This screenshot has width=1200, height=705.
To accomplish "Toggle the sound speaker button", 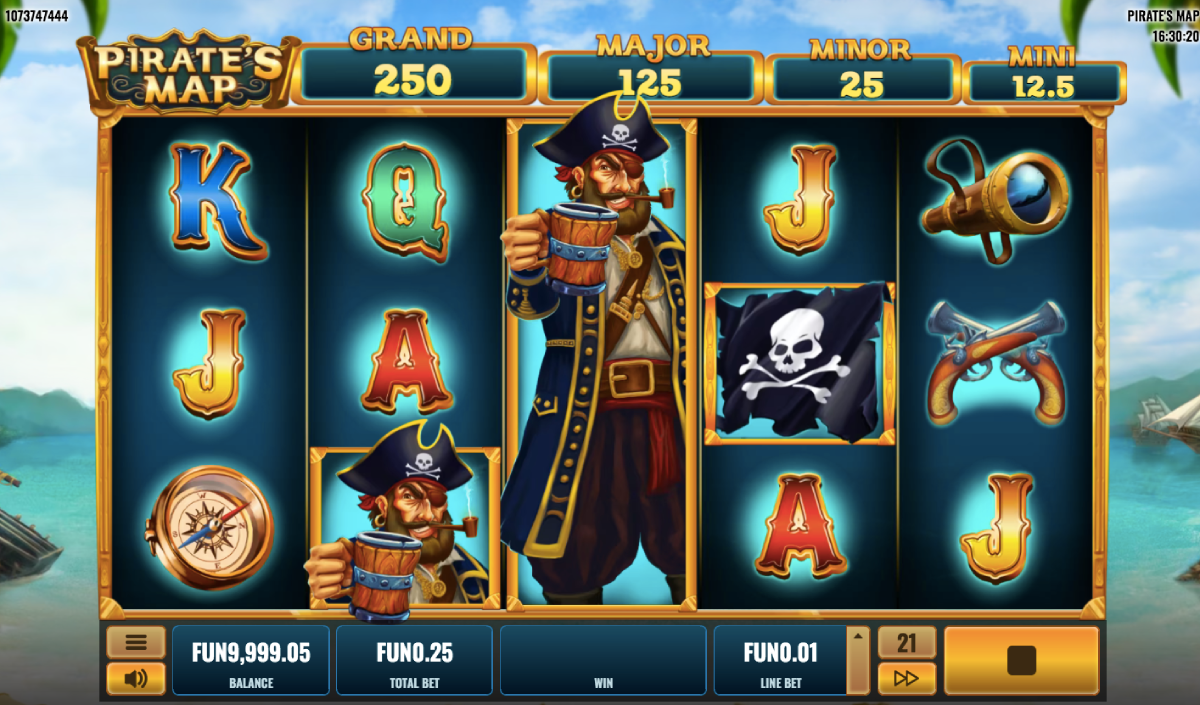I will (136, 679).
